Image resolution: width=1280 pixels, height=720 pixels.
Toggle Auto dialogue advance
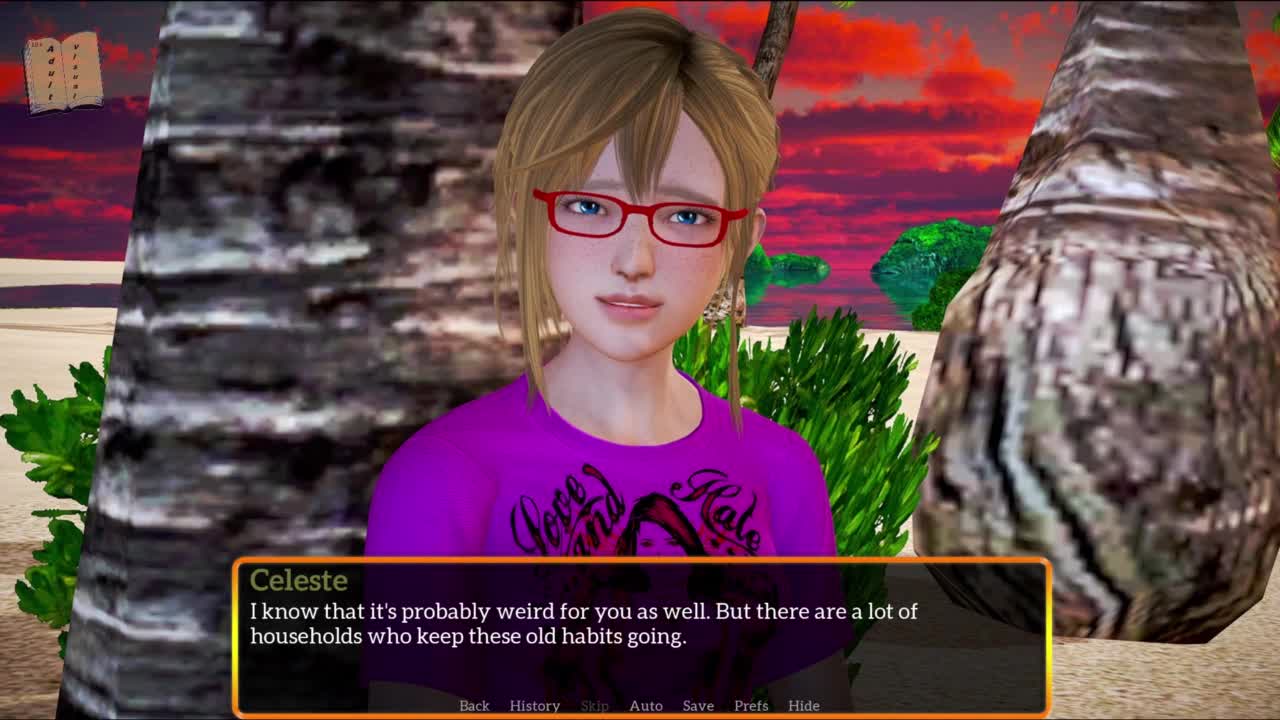645,705
